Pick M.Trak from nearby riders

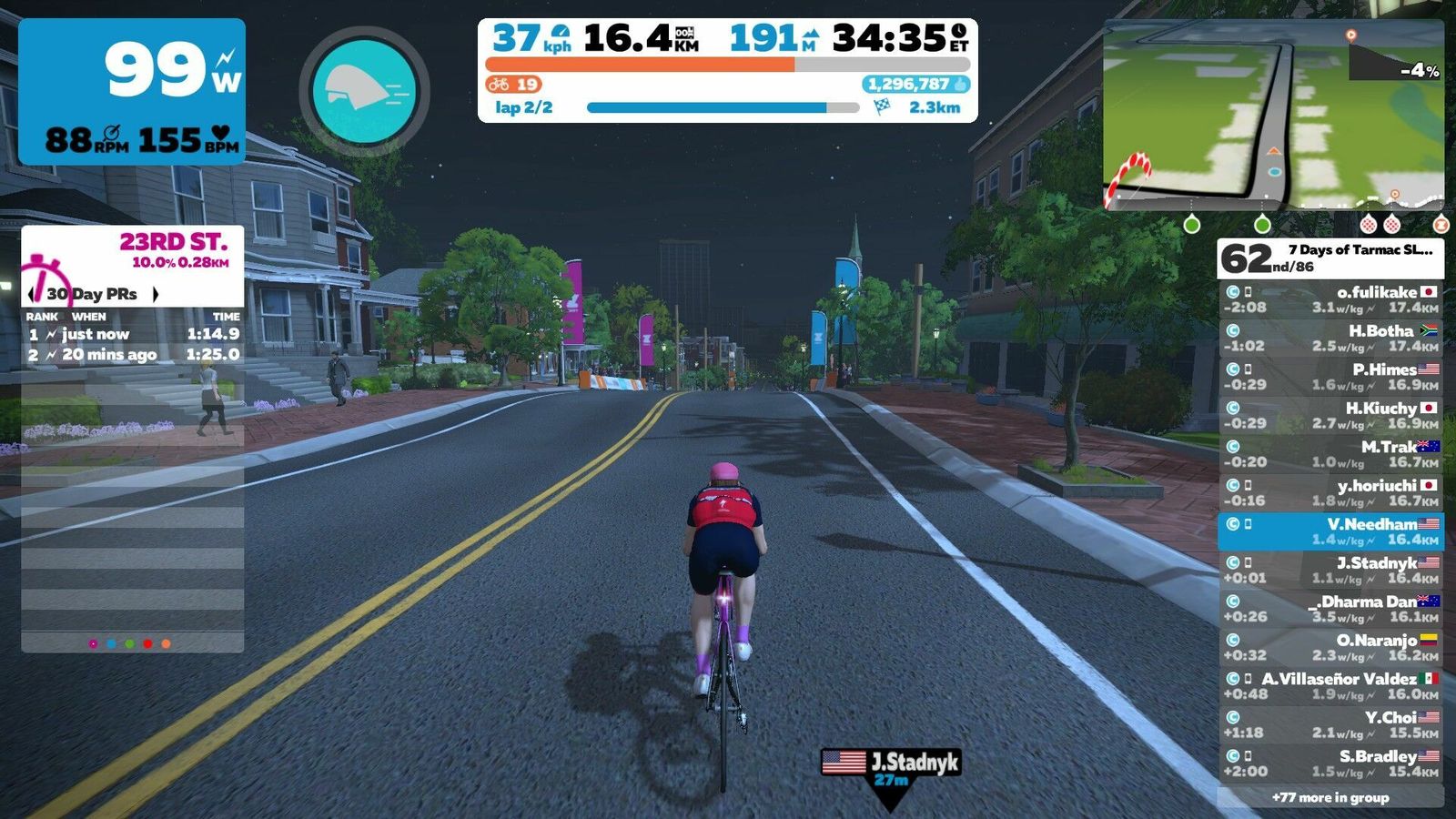point(1330,454)
